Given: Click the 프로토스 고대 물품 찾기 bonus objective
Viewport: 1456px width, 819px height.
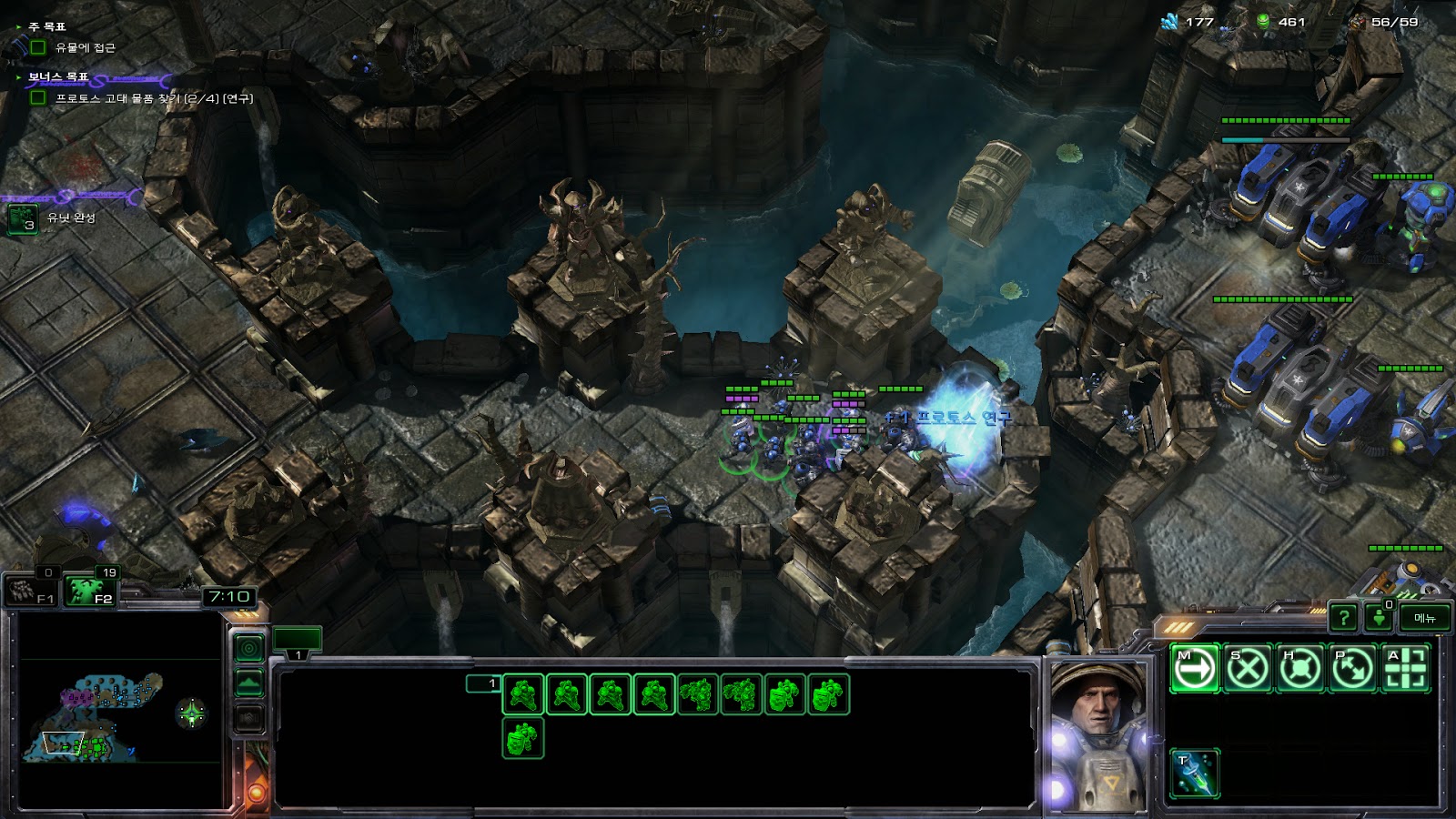Looking at the screenshot, I should click(153, 98).
